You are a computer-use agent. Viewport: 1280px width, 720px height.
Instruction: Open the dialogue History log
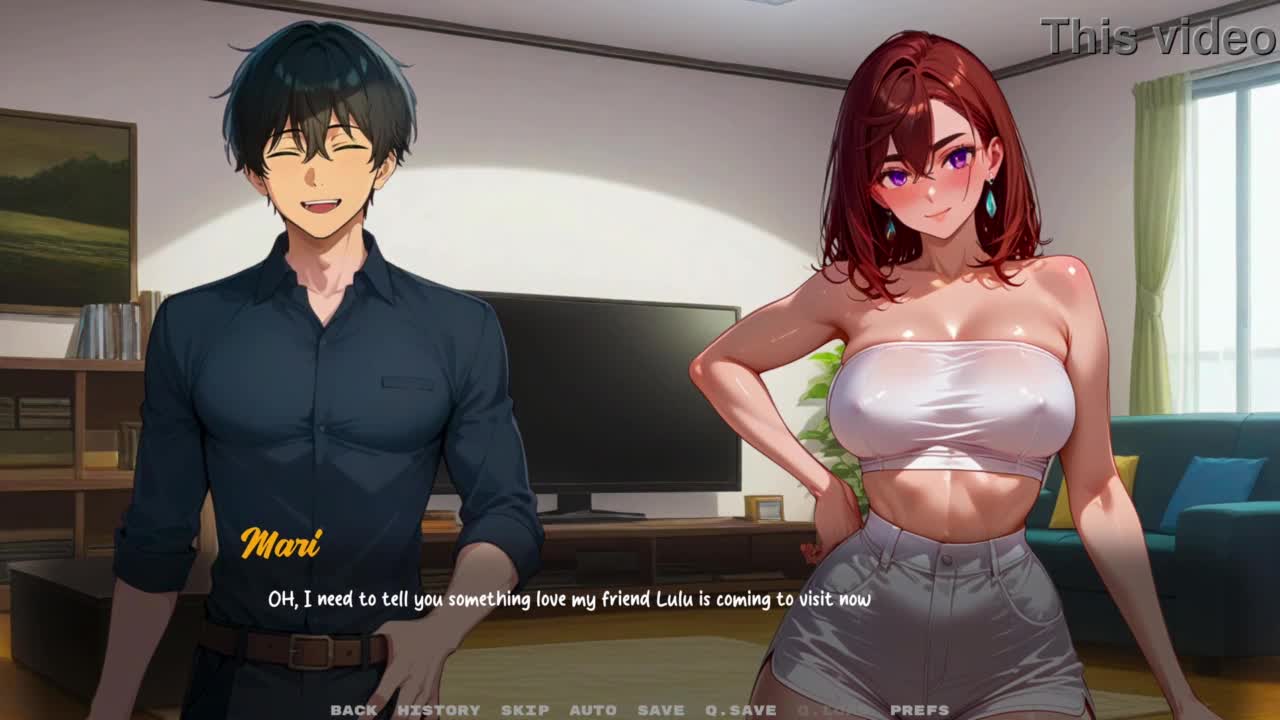pos(439,710)
